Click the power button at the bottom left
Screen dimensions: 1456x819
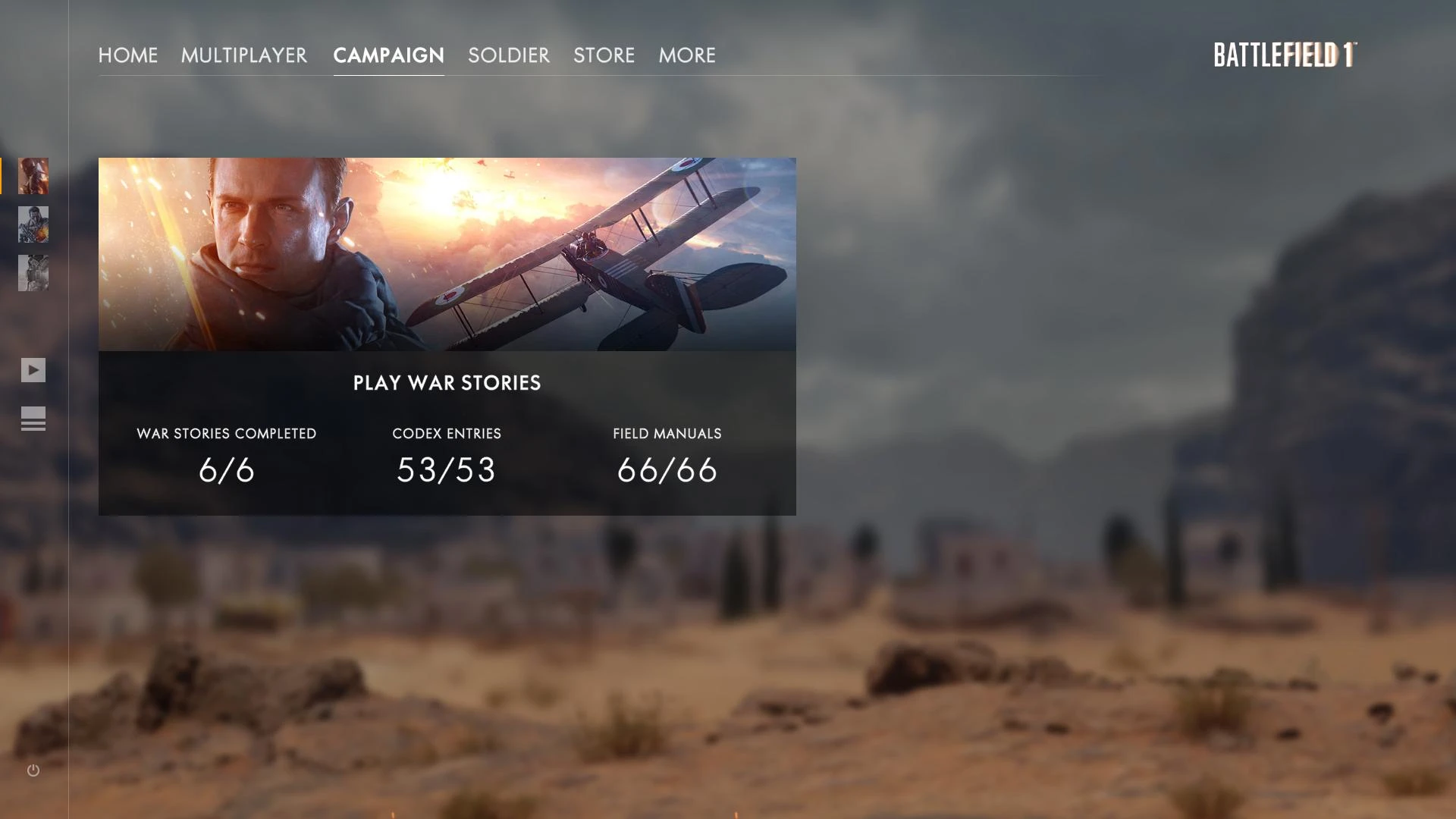click(33, 770)
